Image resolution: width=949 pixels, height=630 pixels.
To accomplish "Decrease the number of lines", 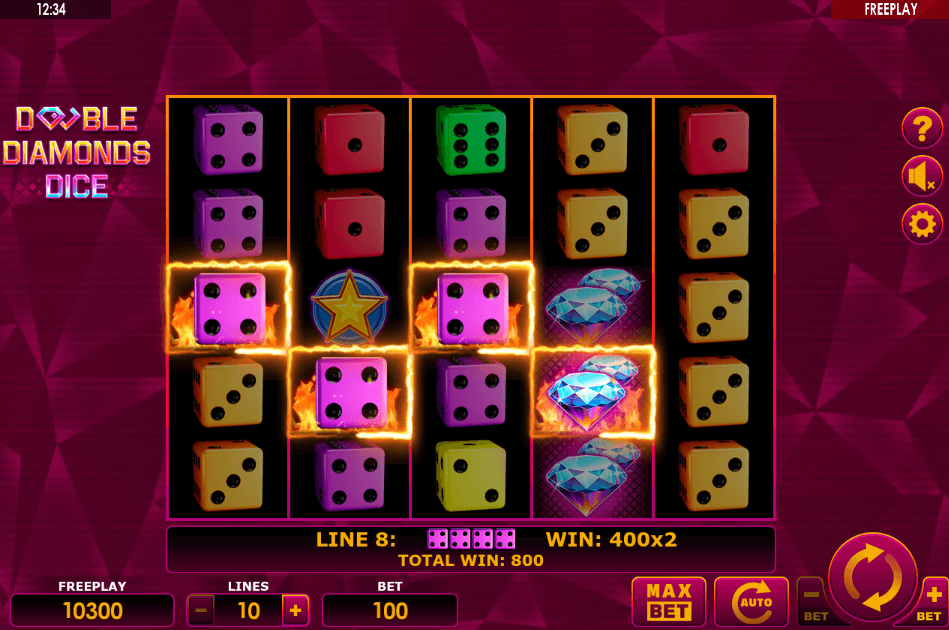I will coord(200,609).
